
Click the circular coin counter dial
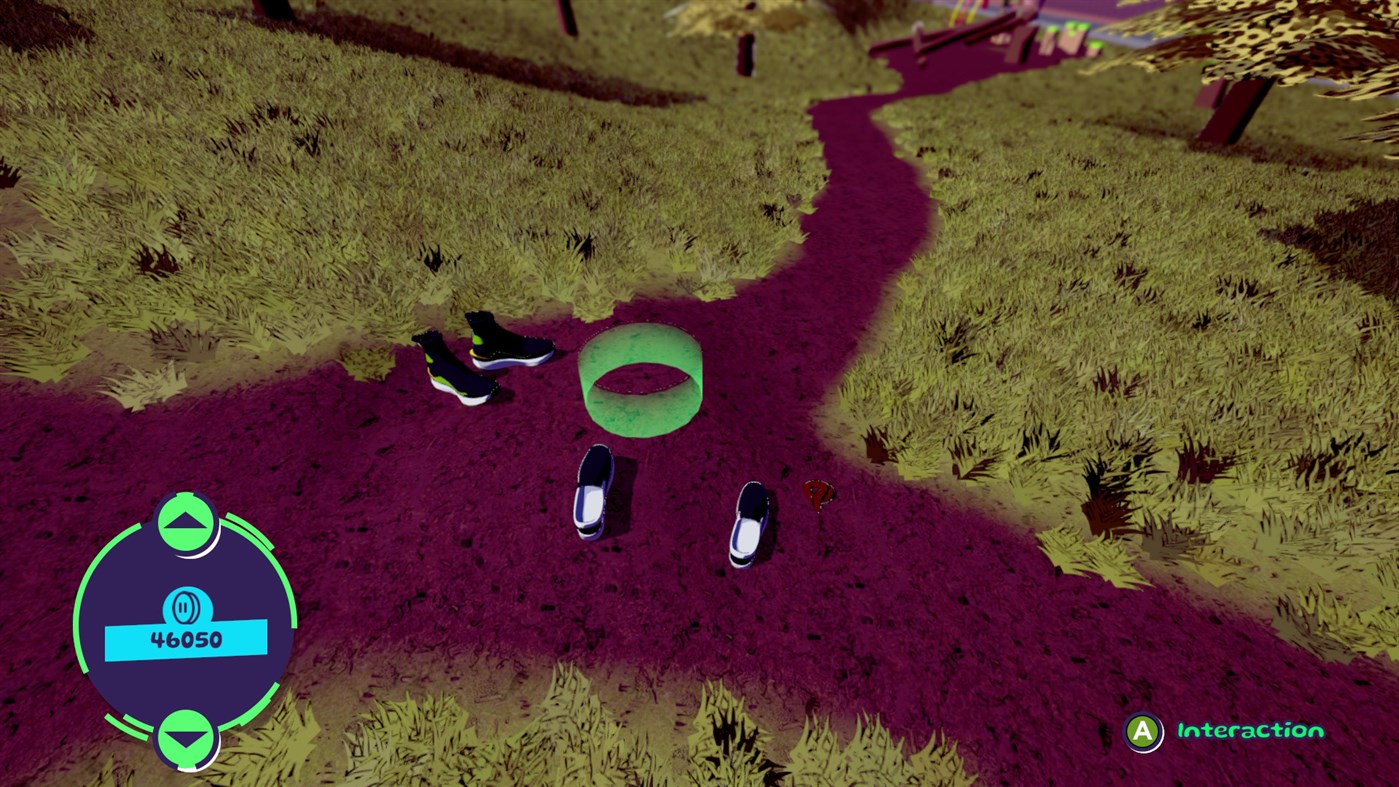pos(186,625)
